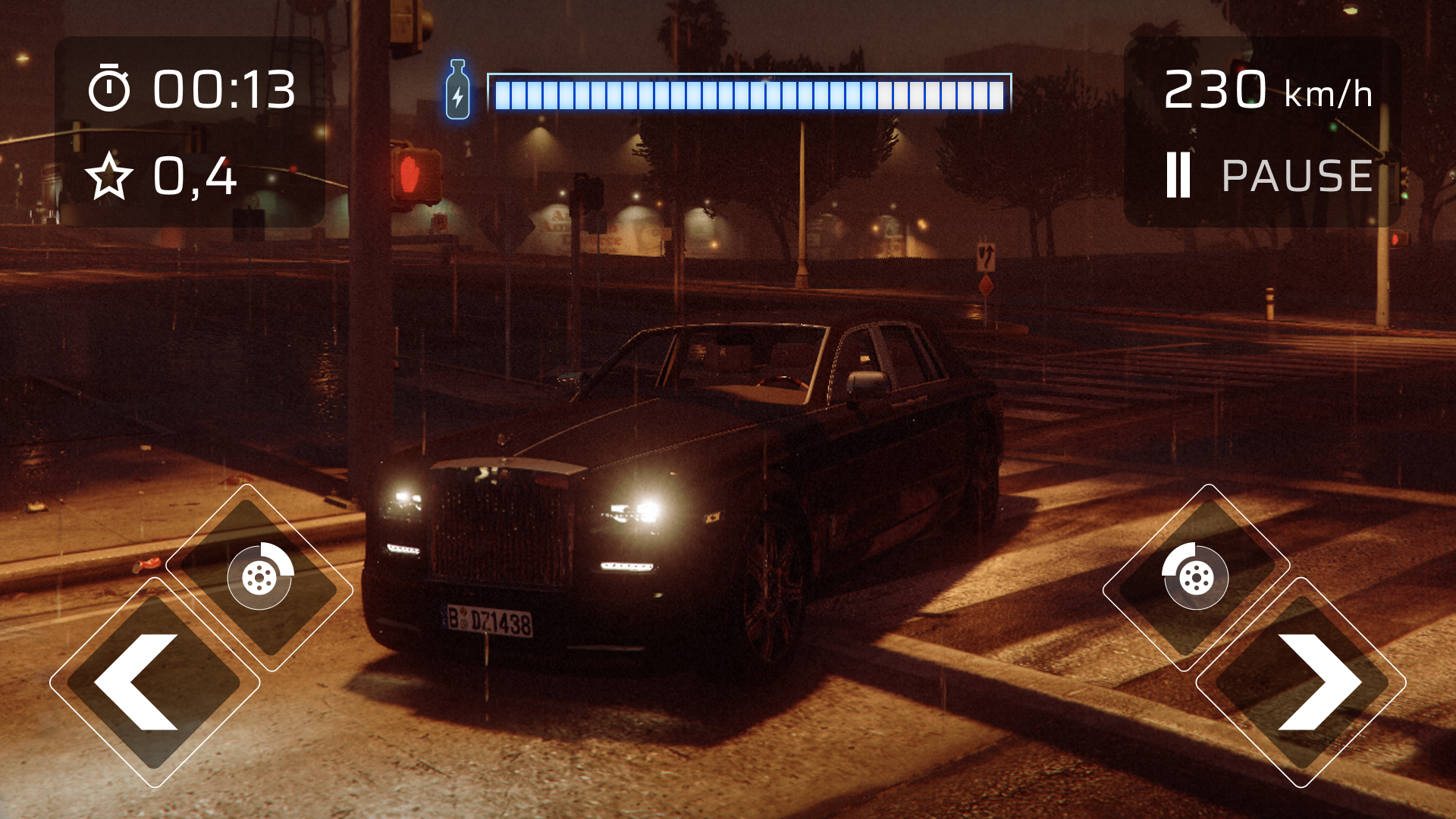
Task: Tap the stopwatch timer icon
Action: coord(109,89)
